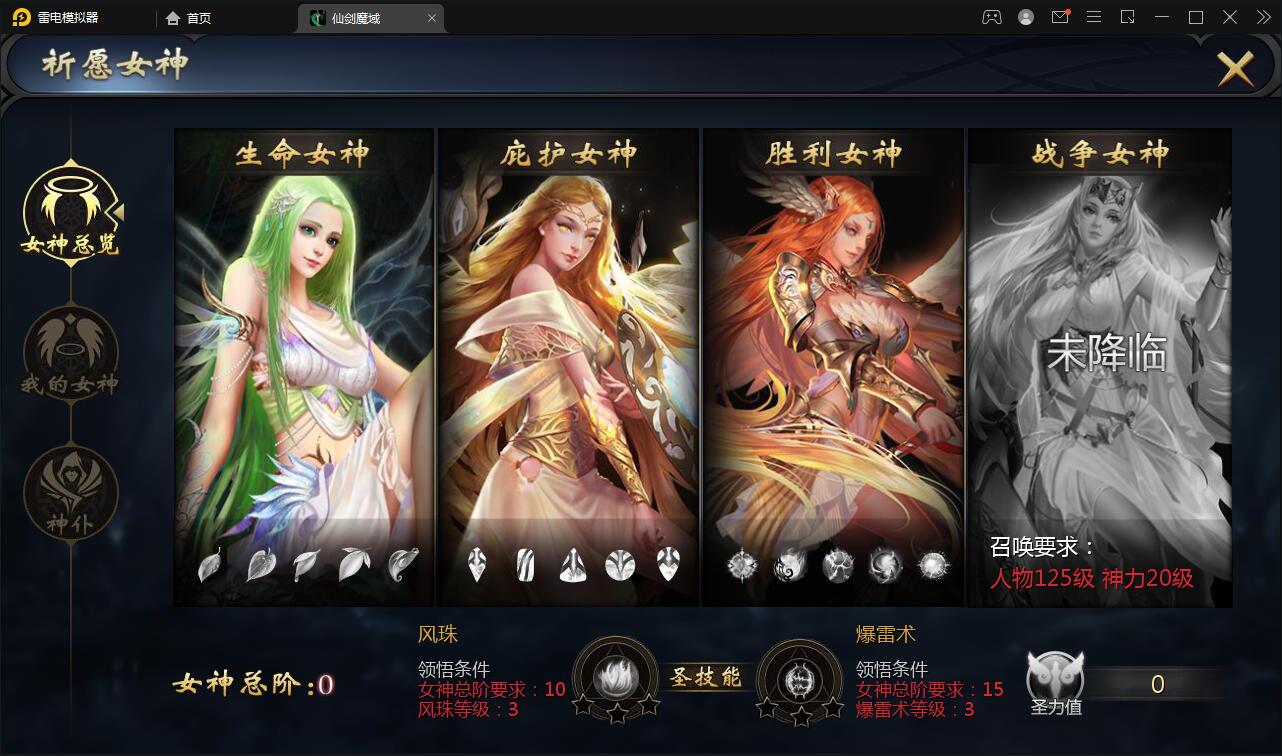1282x756 pixels.
Task: View the grayed 战争女神 card marked 未降临
Action: [x=1098, y=365]
